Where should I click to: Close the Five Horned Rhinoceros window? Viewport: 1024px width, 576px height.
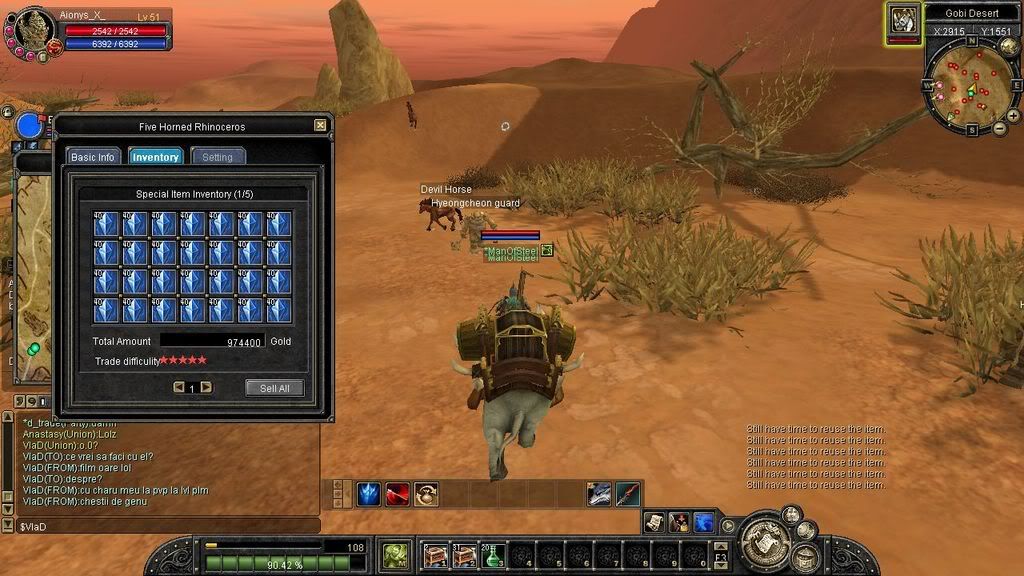point(320,126)
